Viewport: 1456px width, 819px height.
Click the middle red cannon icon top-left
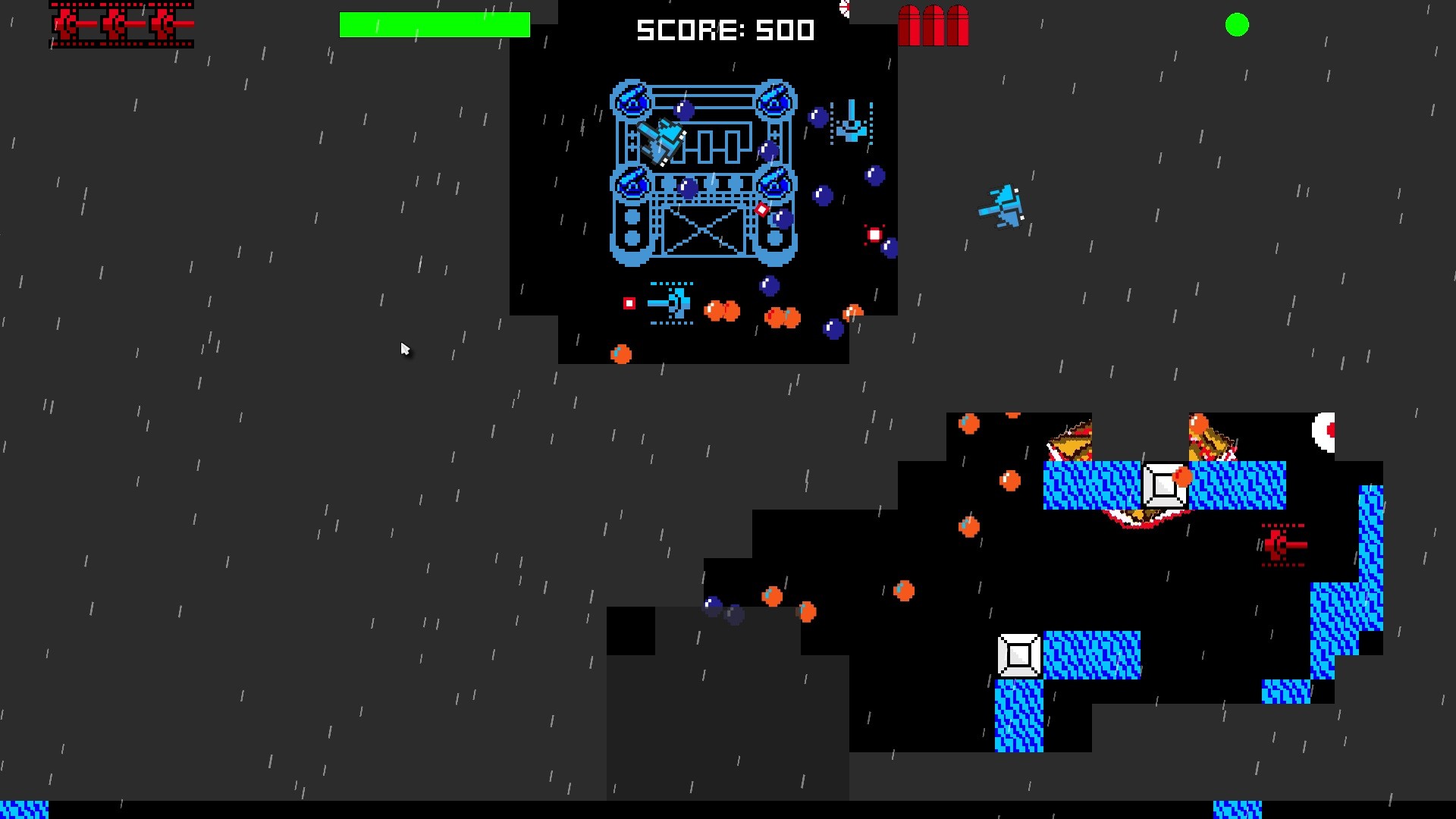pos(112,24)
